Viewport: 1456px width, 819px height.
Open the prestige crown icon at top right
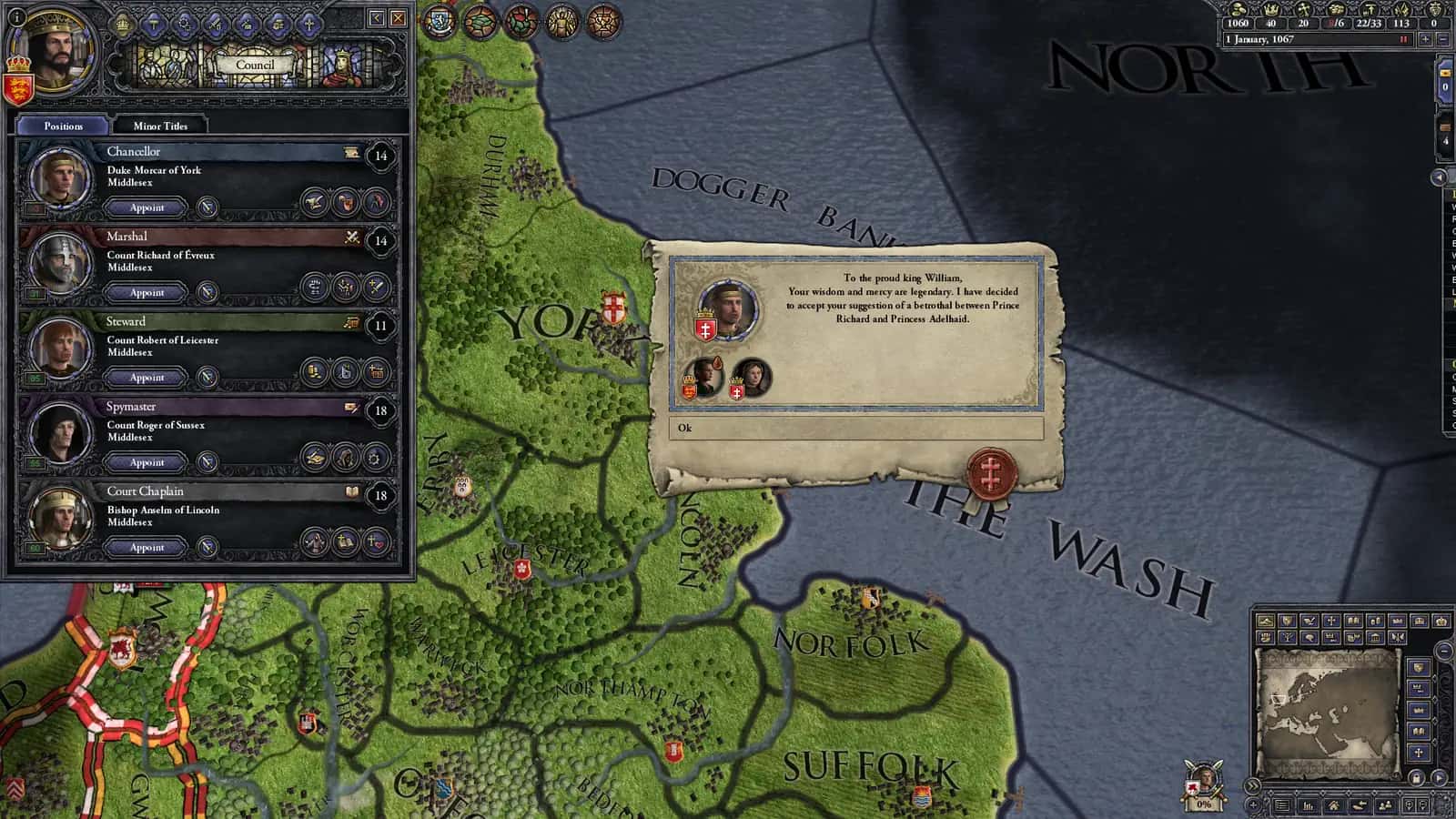point(1271,9)
